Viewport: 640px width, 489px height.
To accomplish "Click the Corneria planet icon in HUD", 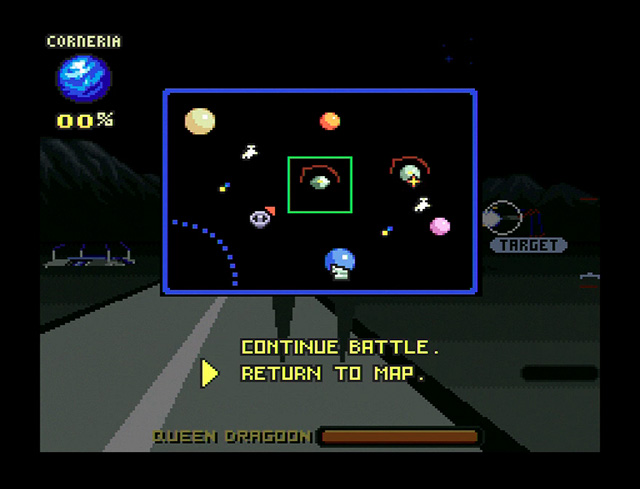I will [x=84, y=80].
